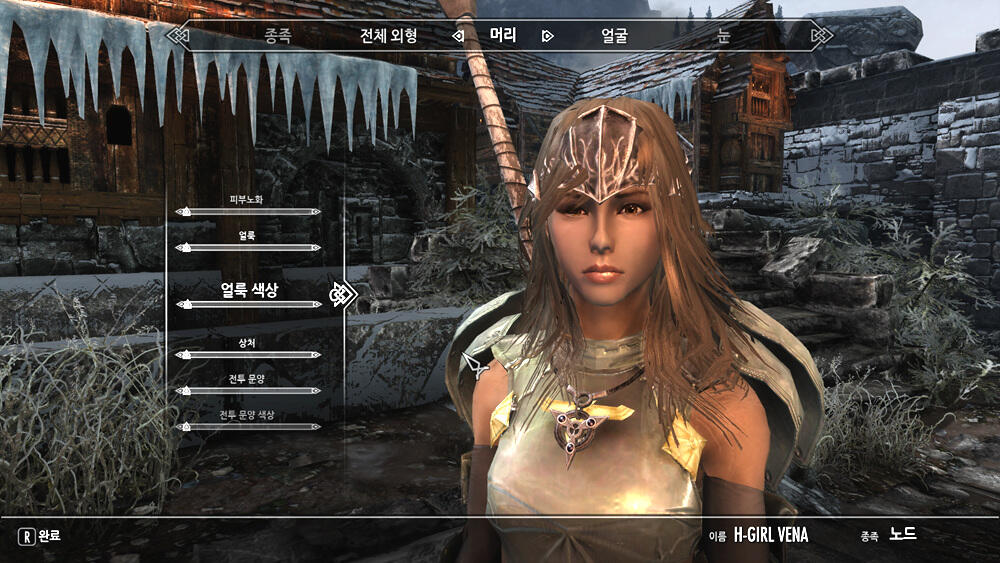Screen dimensions: 1000x563
Task: Click the right arrow beside 머리
Action: tap(547, 36)
